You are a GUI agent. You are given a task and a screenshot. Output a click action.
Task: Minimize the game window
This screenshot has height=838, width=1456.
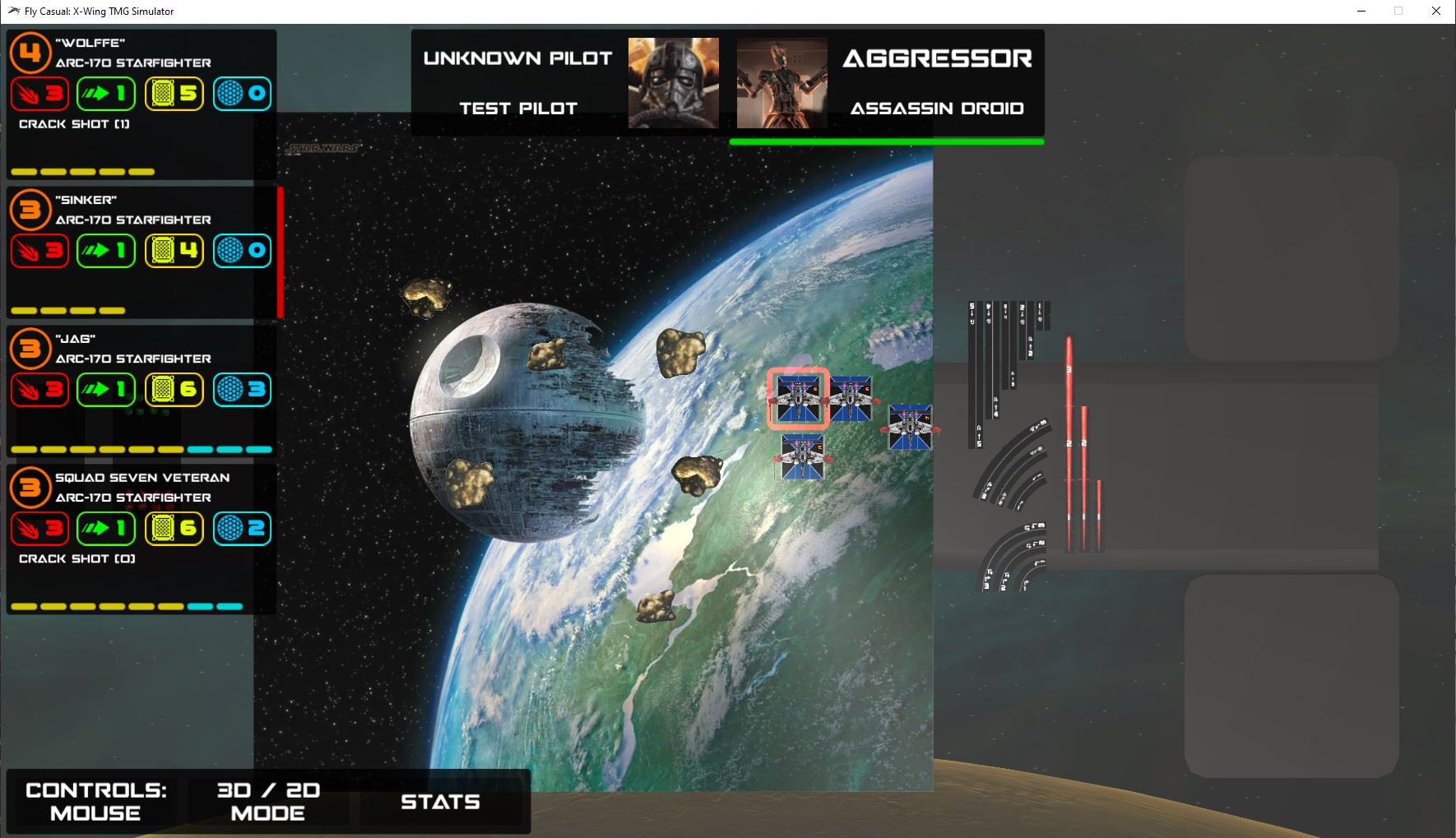1361,12
